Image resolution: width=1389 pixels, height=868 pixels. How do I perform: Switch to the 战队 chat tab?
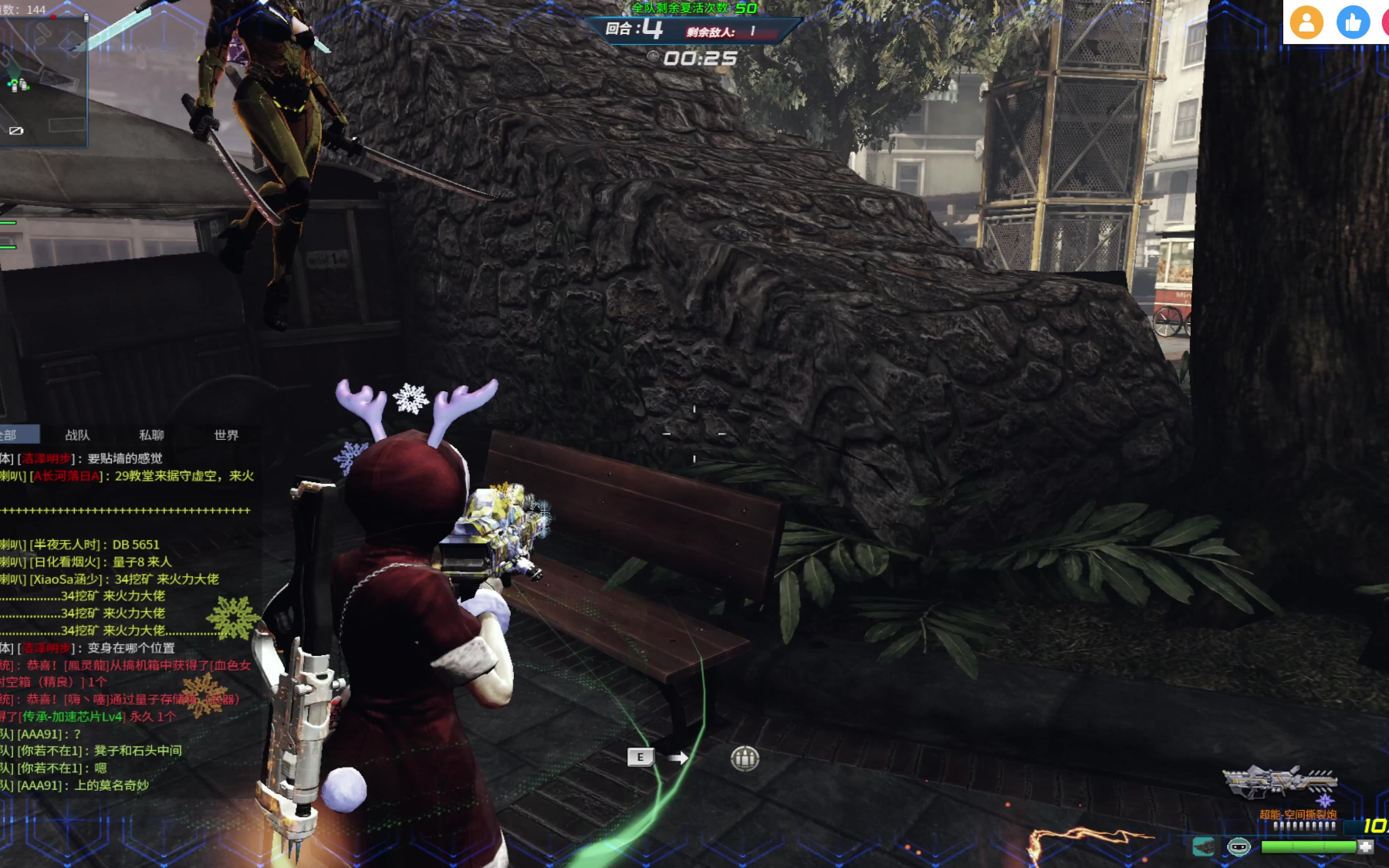pos(77,435)
